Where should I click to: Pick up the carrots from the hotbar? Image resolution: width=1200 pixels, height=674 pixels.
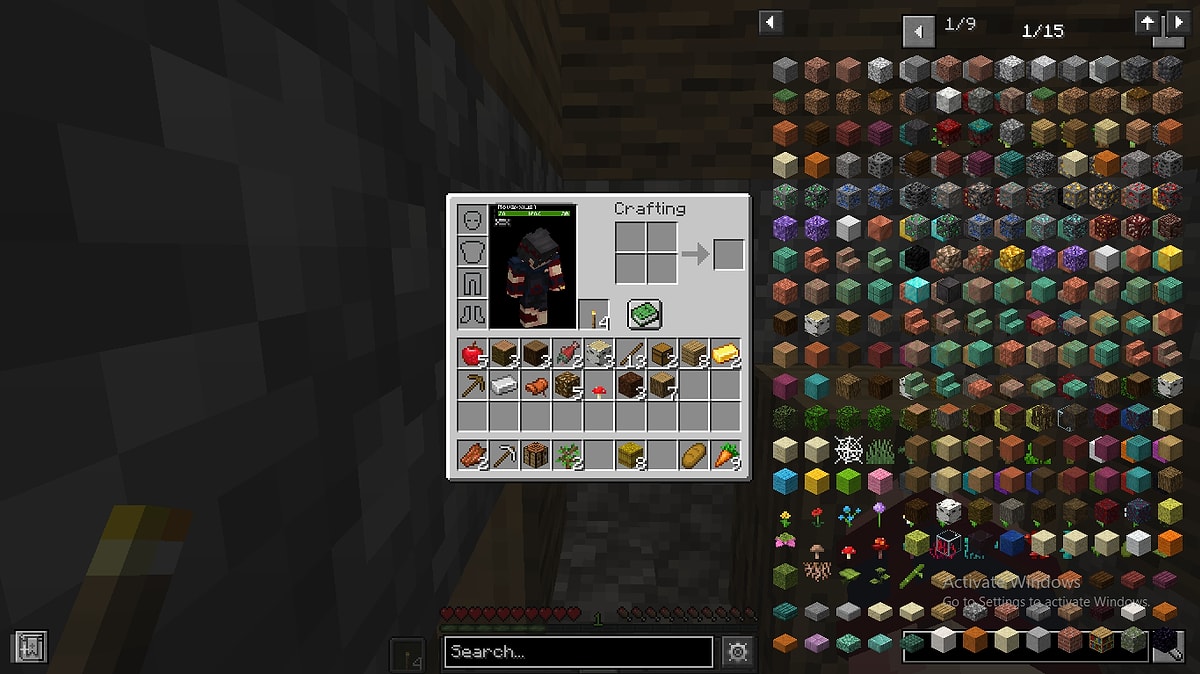pyautogui.click(x=726, y=456)
